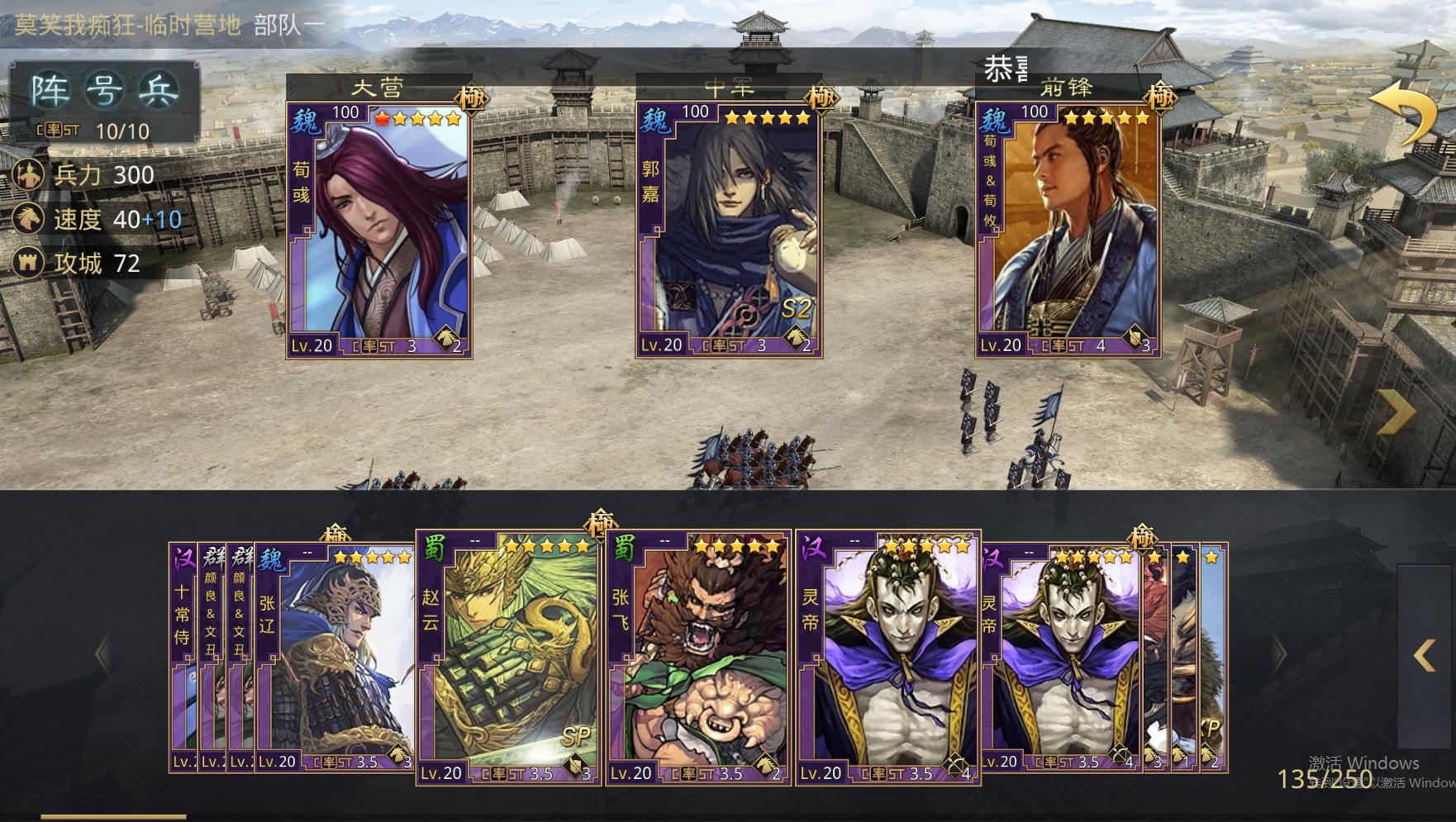1456x822 pixels.
Task: Switch to the next troop with right chevron
Action: (1398, 411)
